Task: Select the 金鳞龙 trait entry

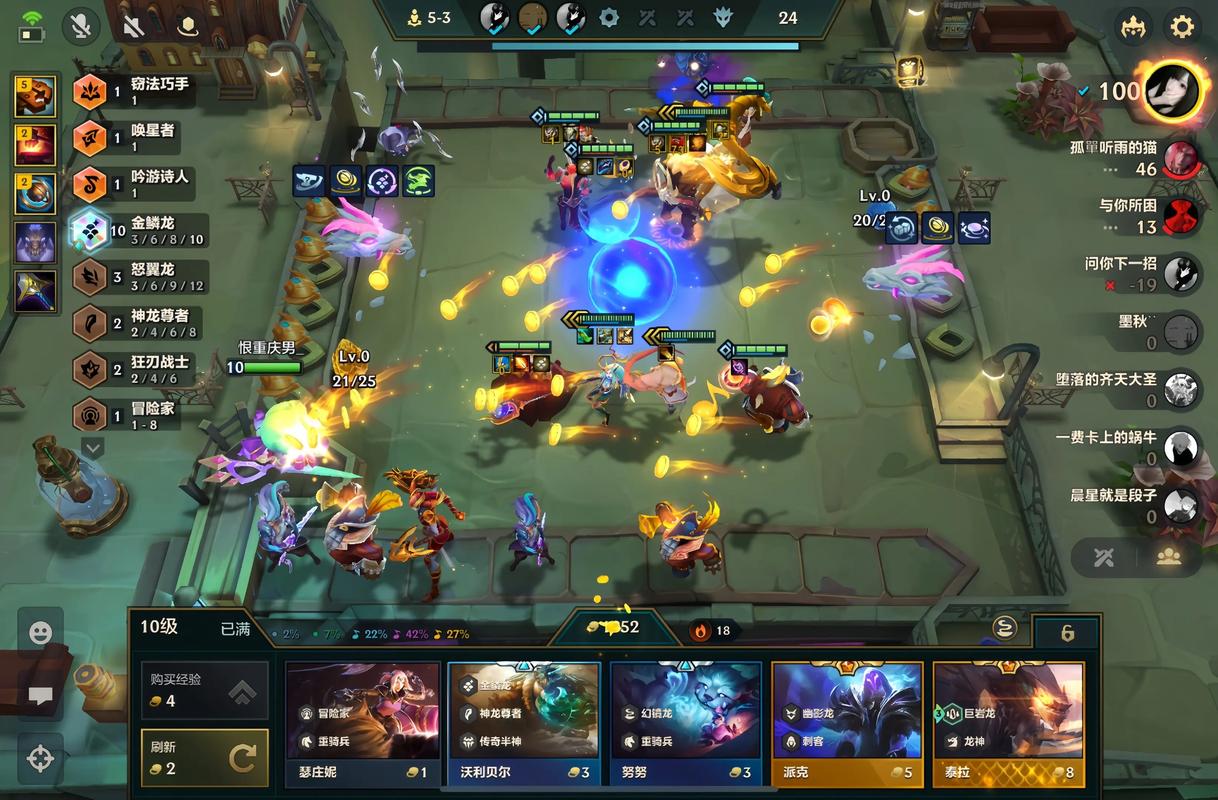Action: [138, 231]
